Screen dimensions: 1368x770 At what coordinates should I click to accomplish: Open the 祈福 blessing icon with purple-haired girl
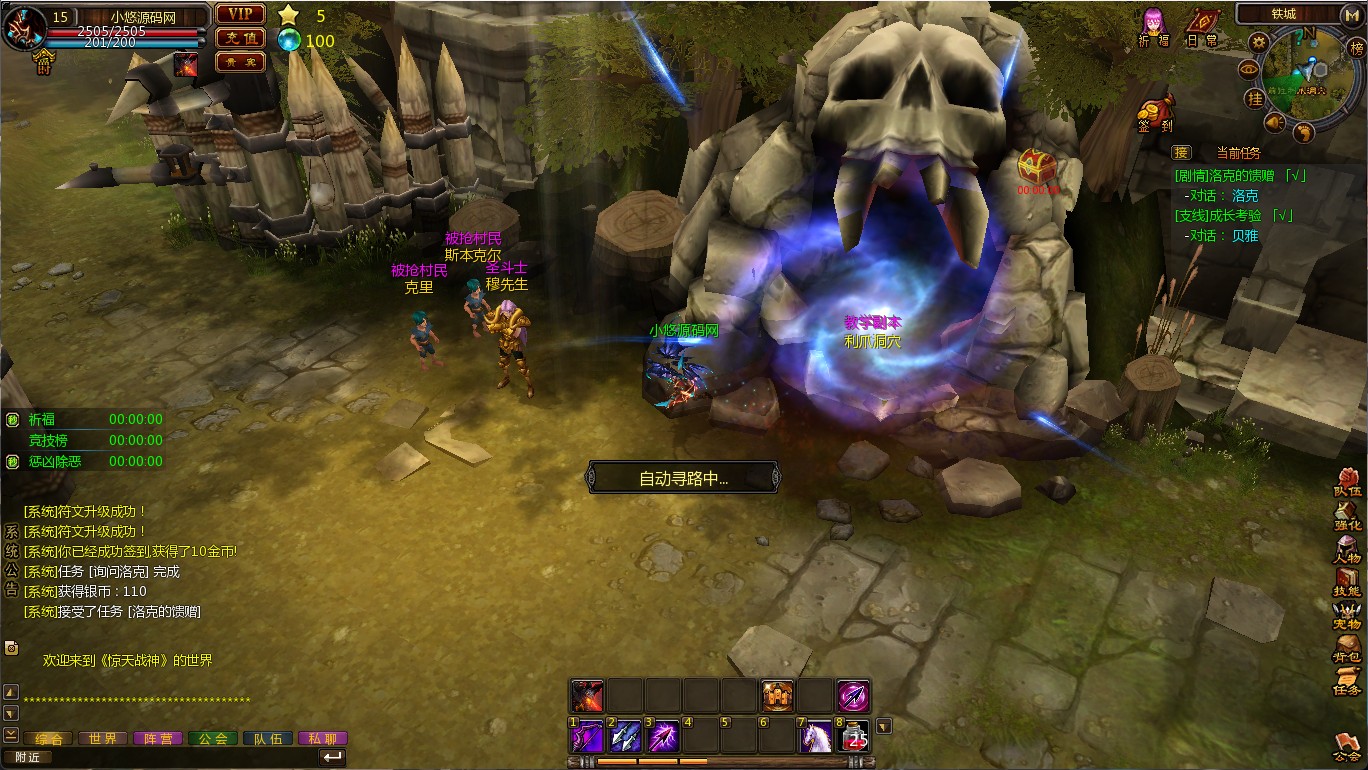coord(1153,25)
